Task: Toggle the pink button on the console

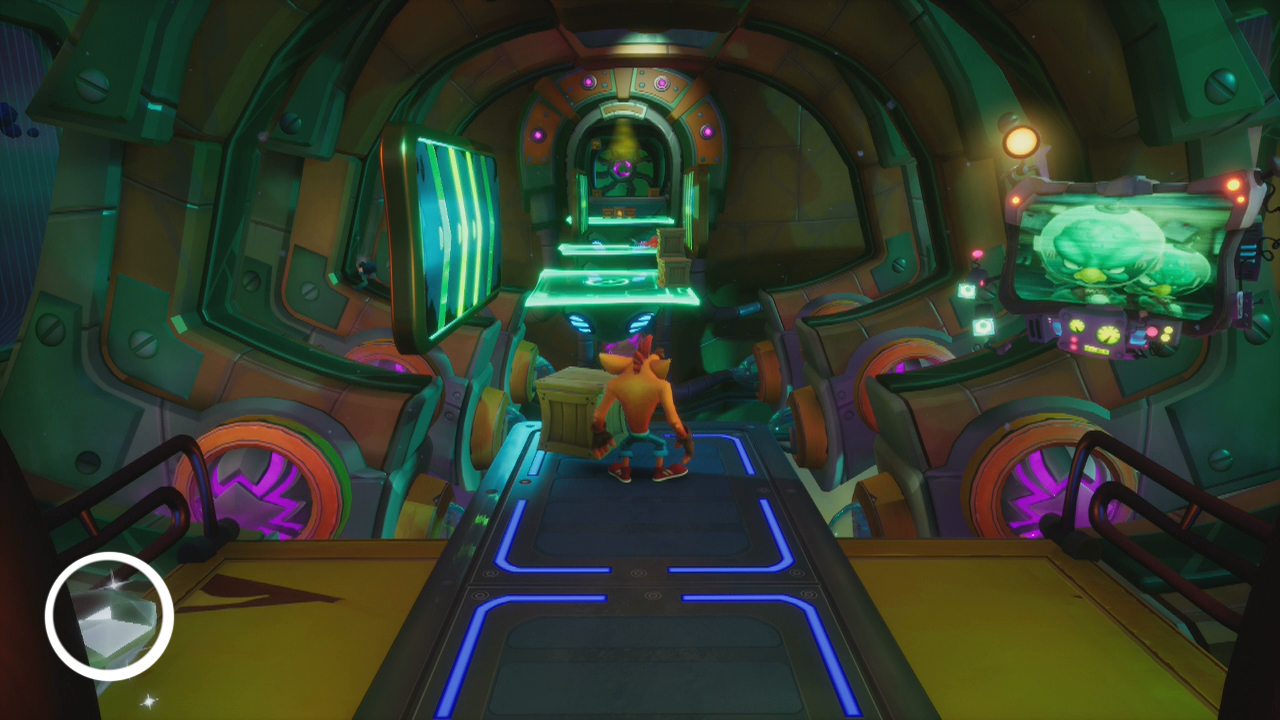Action: pos(1152,331)
